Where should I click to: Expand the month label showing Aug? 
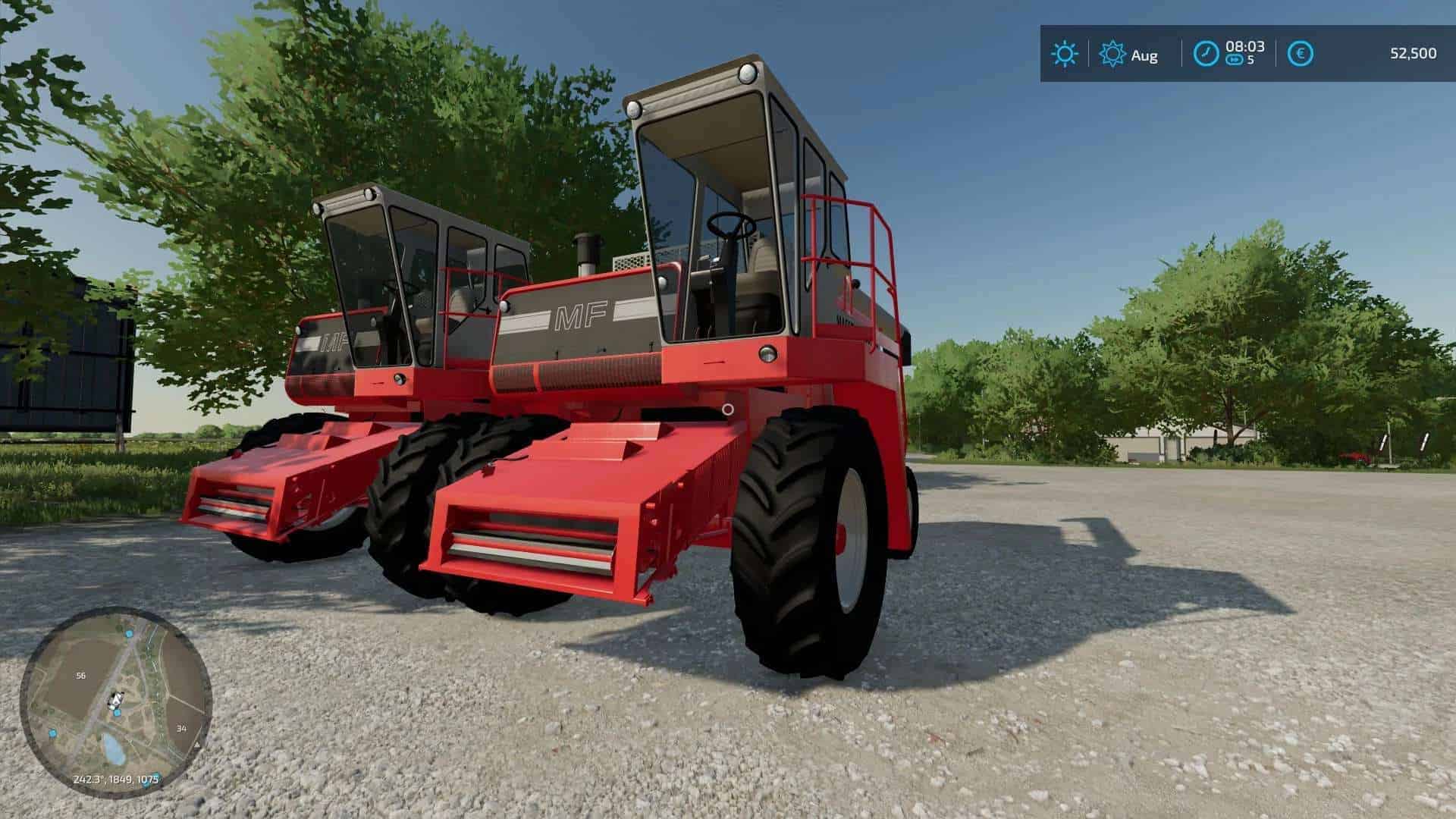tap(1145, 55)
